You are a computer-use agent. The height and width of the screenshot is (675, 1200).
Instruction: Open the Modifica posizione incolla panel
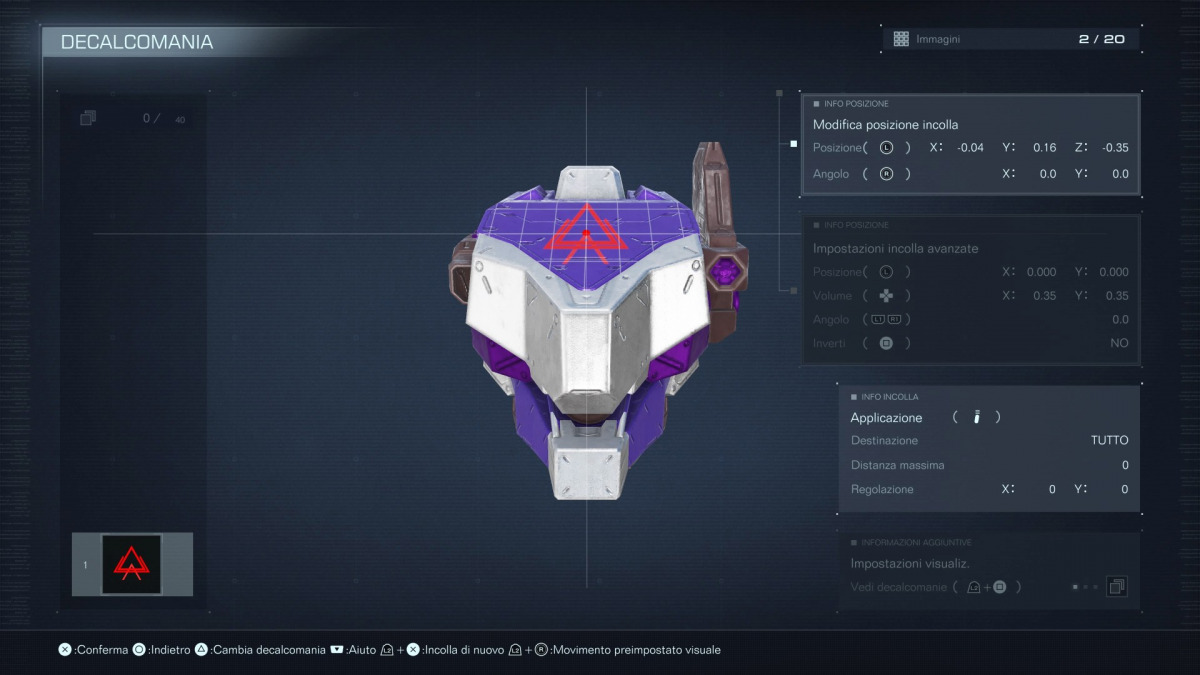pyautogui.click(x=885, y=125)
